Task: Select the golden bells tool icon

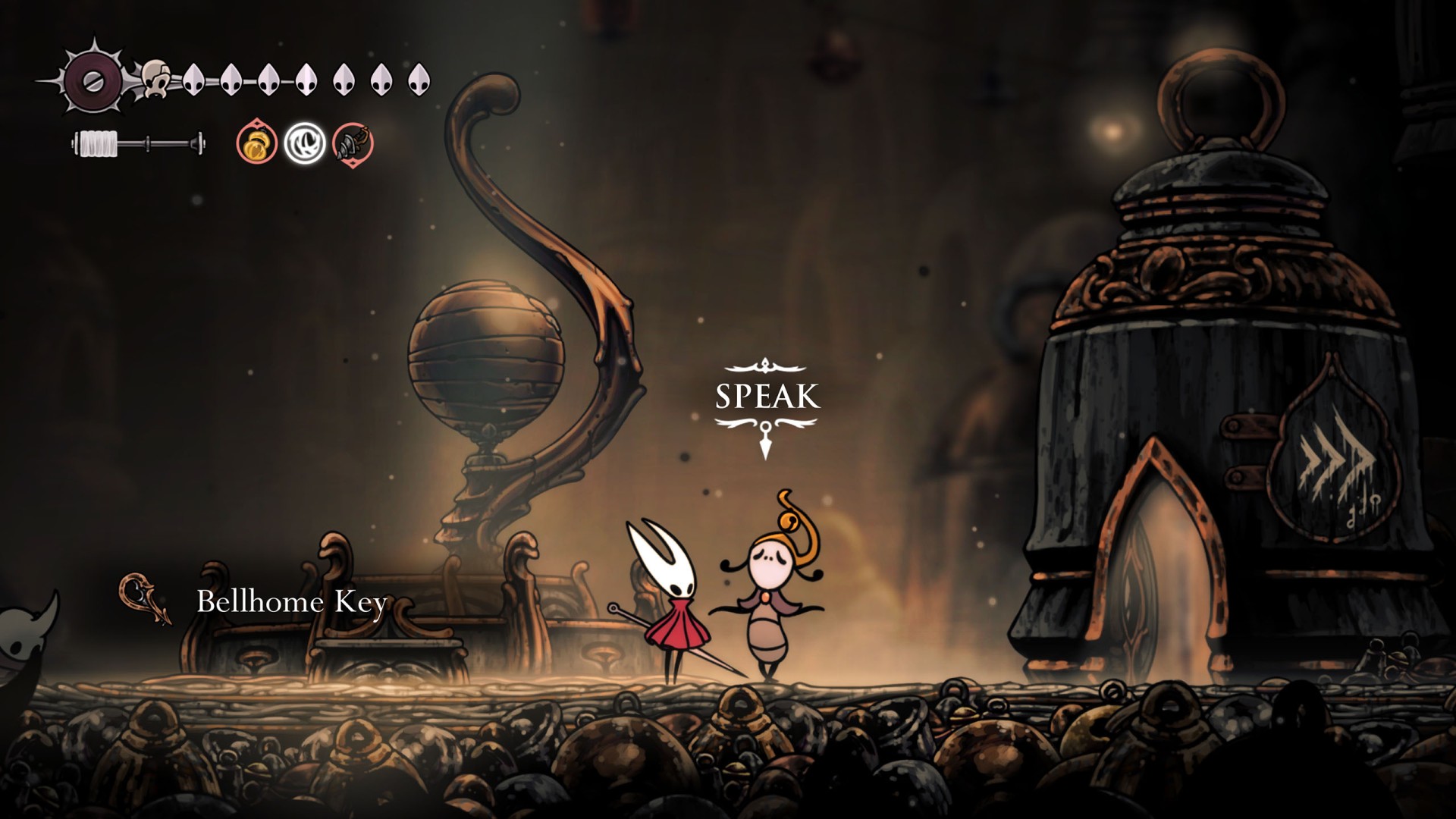Action: 258,143
